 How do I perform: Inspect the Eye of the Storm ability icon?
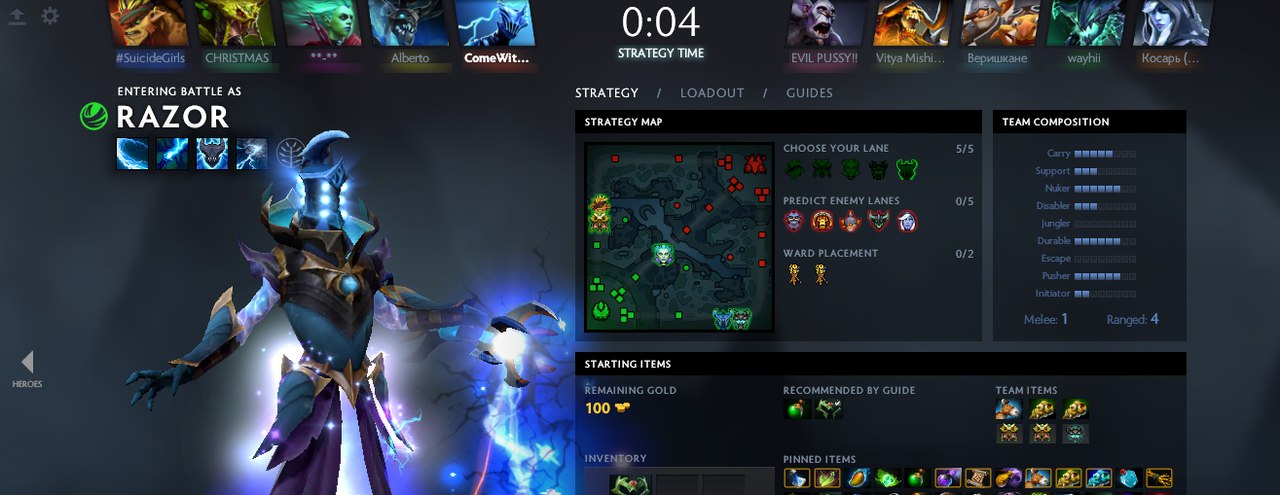click(x=252, y=153)
